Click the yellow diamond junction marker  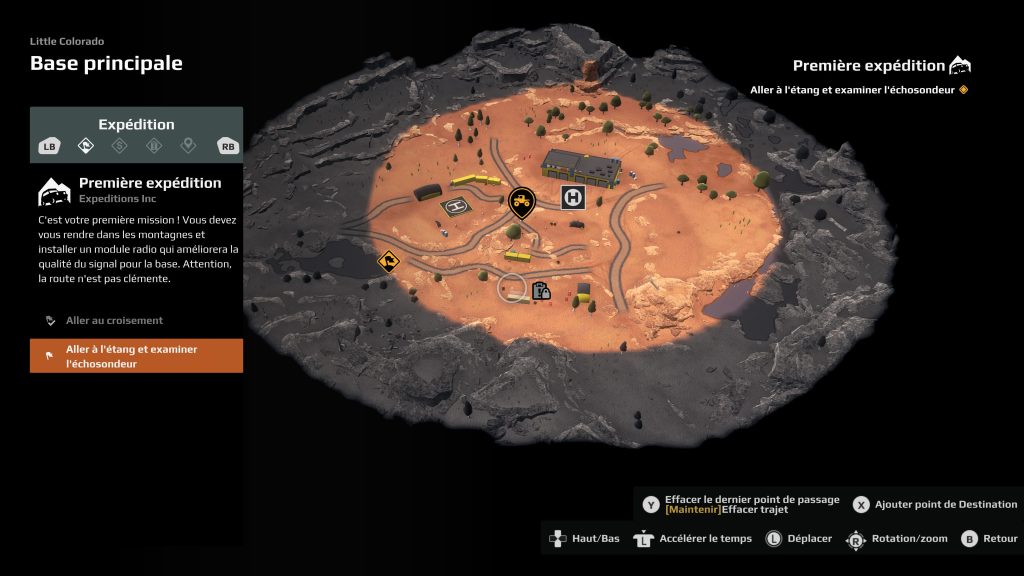coord(388,262)
